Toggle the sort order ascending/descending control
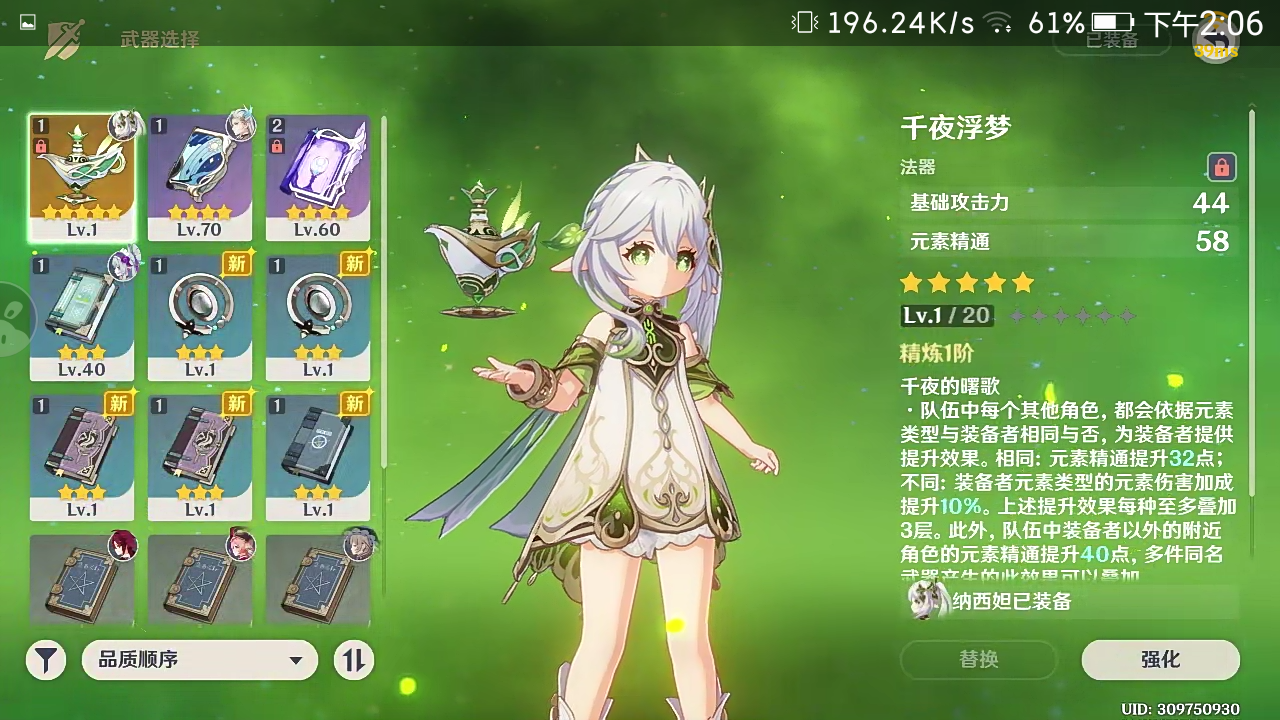Screen dimensions: 1280x720 click(x=351, y=660)
